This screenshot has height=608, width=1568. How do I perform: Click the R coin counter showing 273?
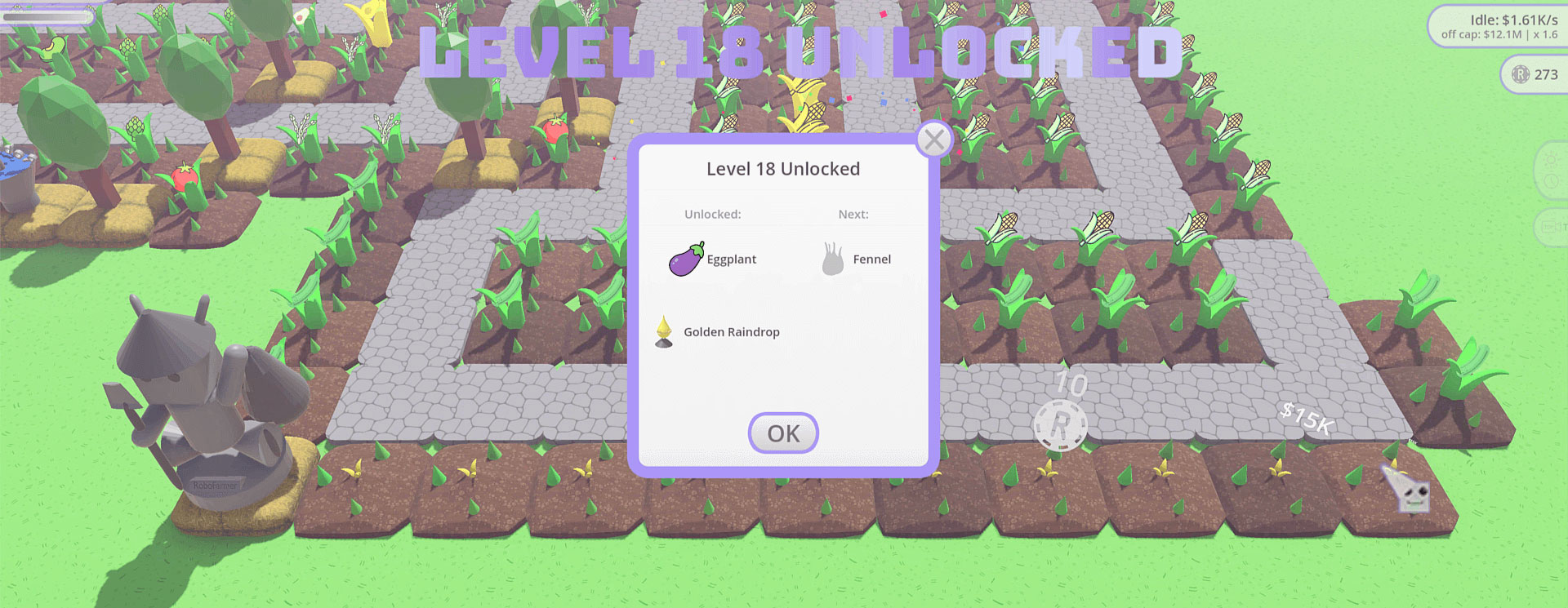pos(1535,75)
